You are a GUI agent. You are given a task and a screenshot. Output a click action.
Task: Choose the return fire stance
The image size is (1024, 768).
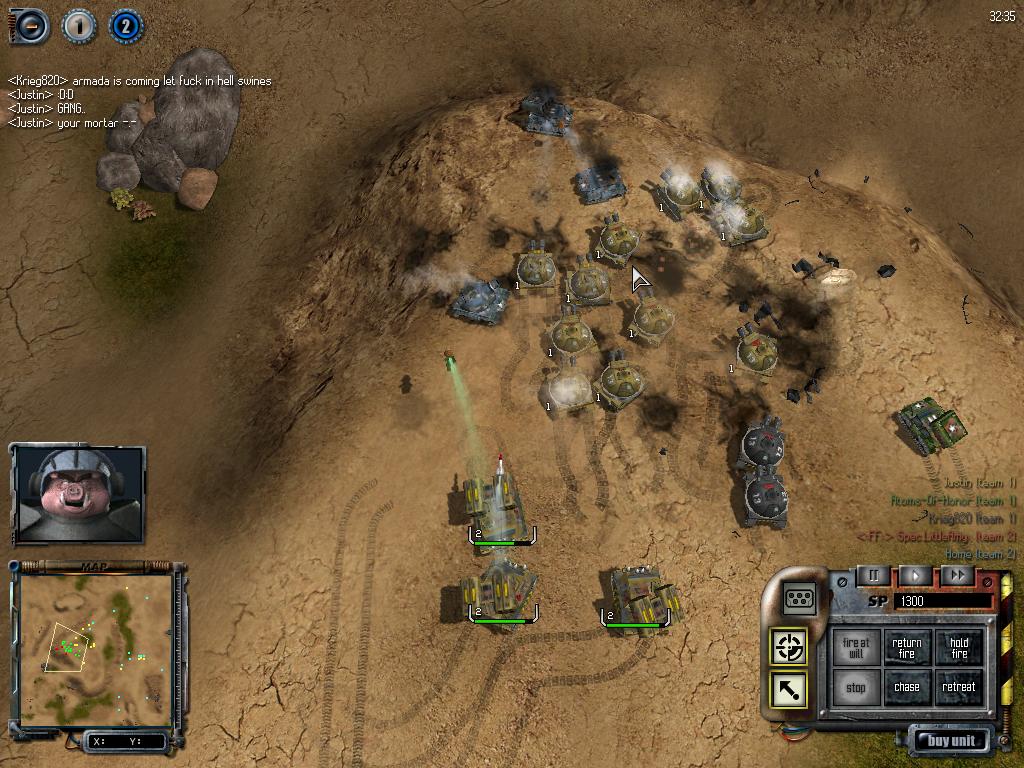pos(907,648)
